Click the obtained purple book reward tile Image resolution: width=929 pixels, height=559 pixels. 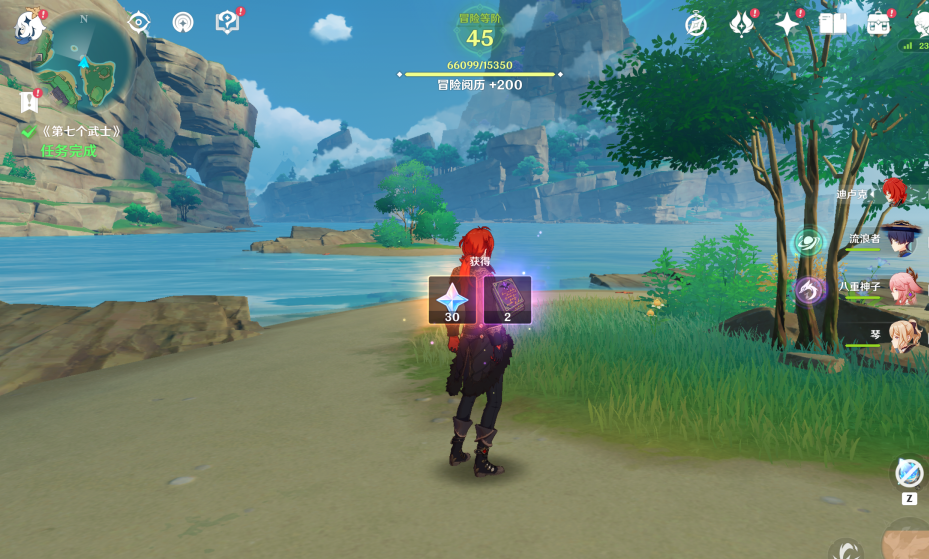click(507, 300)
